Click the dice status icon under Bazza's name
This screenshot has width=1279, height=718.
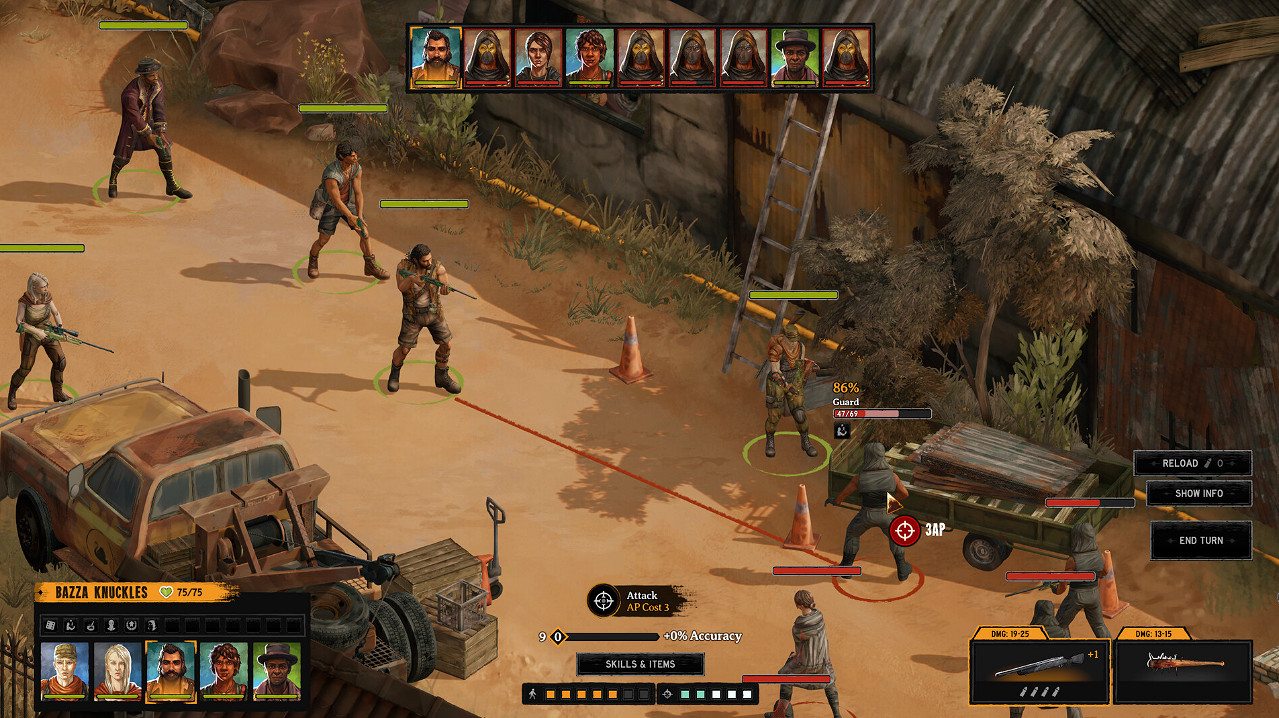[x=48, y=625]
